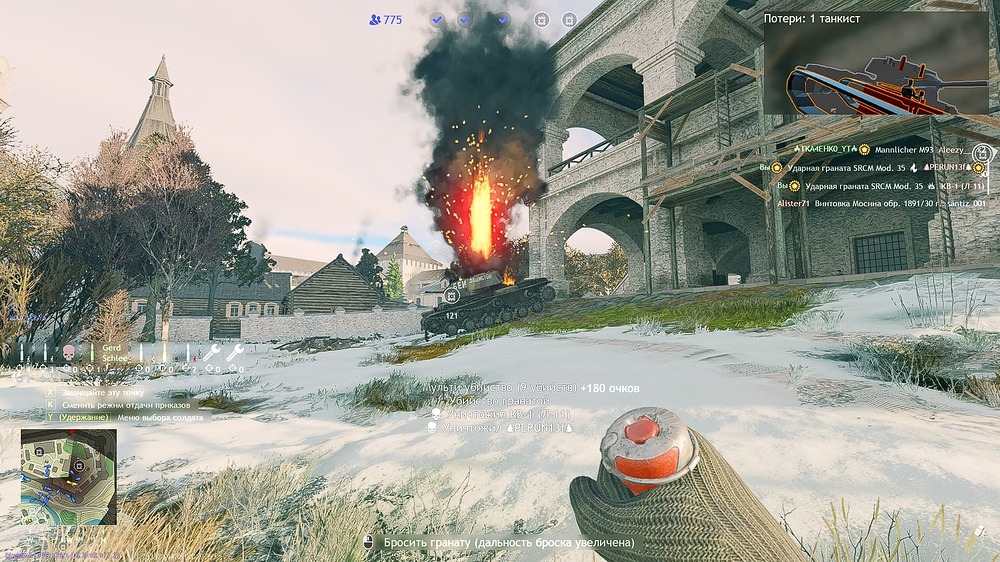Select squad member Gerd Schlee

tap(111, 353)
